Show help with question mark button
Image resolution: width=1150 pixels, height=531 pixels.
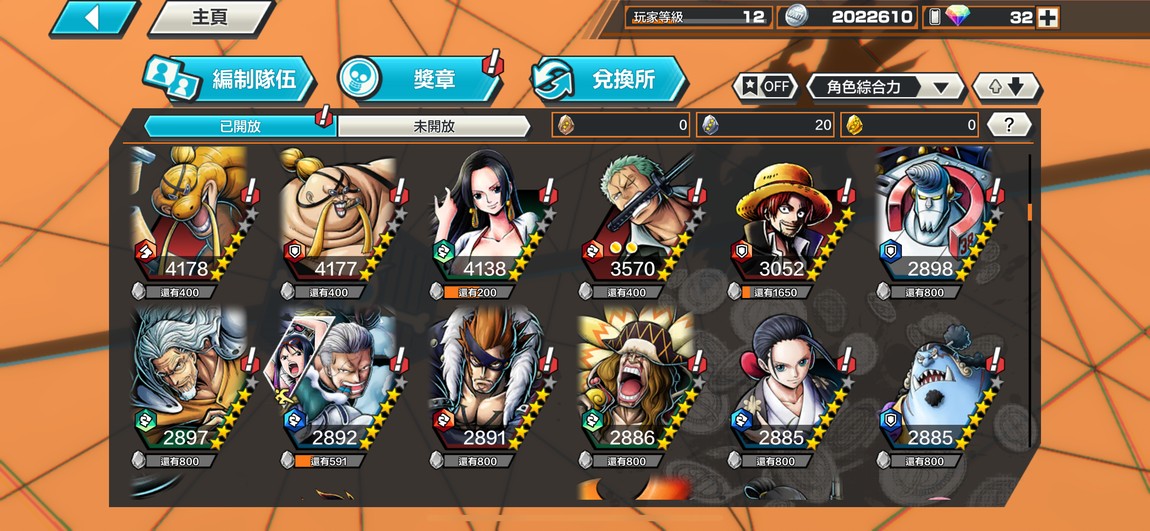1009,125
